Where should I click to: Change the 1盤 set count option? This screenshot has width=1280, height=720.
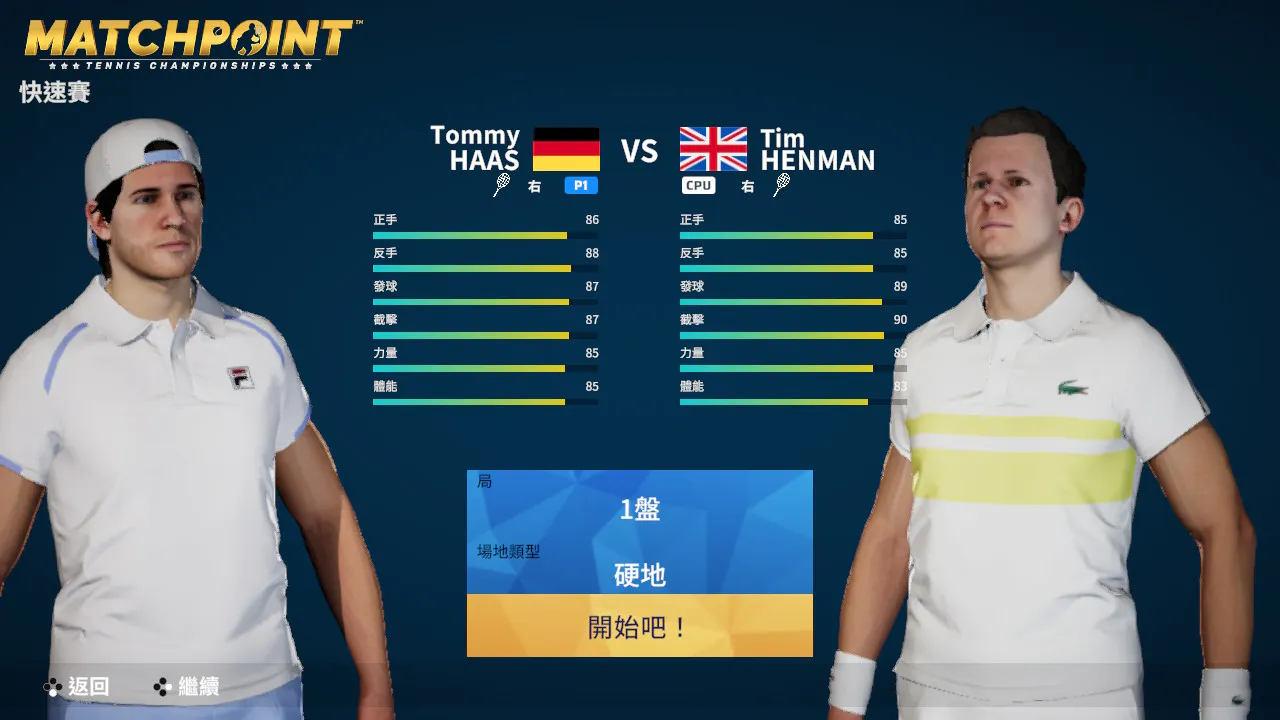pyautogui.click(x=639, y=510)
